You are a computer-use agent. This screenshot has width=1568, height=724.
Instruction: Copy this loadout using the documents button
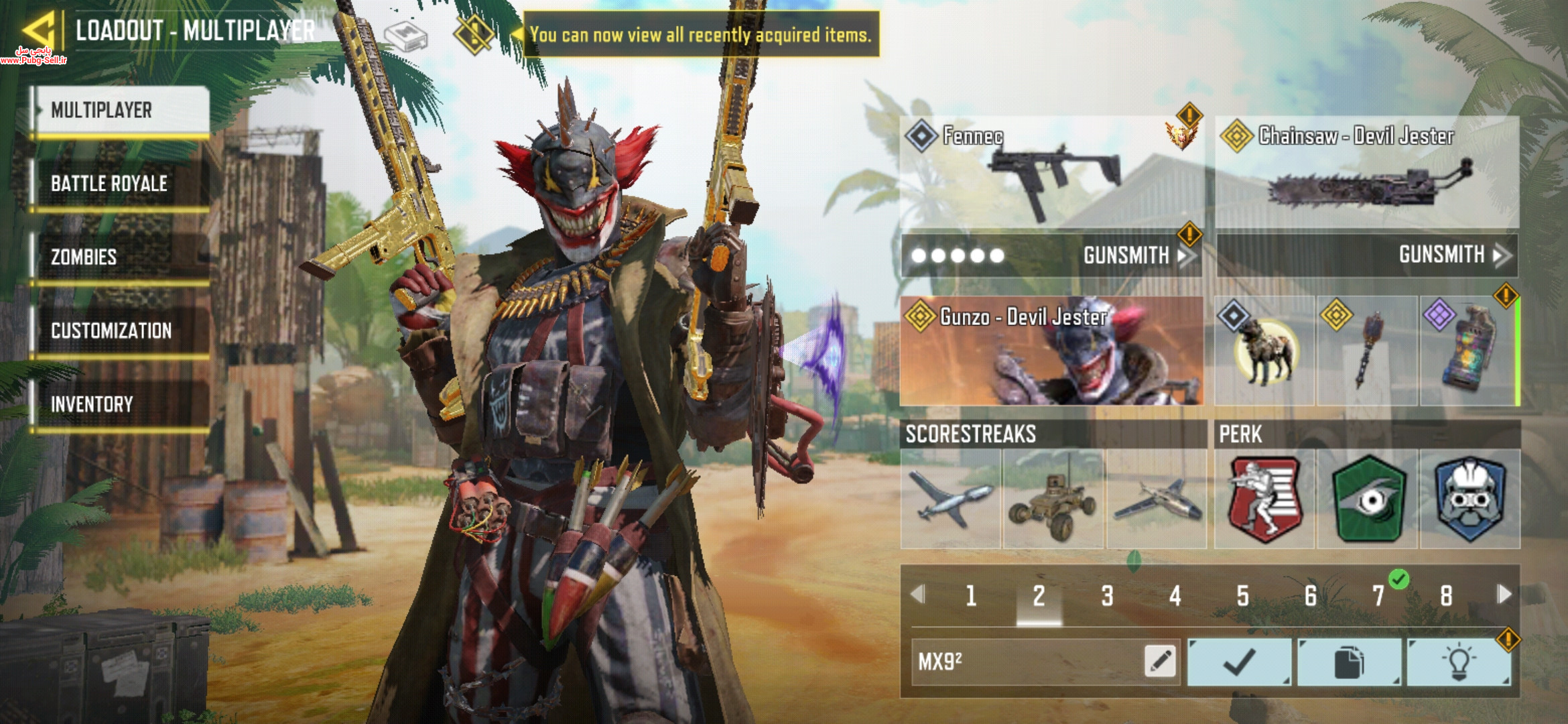pyautogui.click(x=1349, y=662)
